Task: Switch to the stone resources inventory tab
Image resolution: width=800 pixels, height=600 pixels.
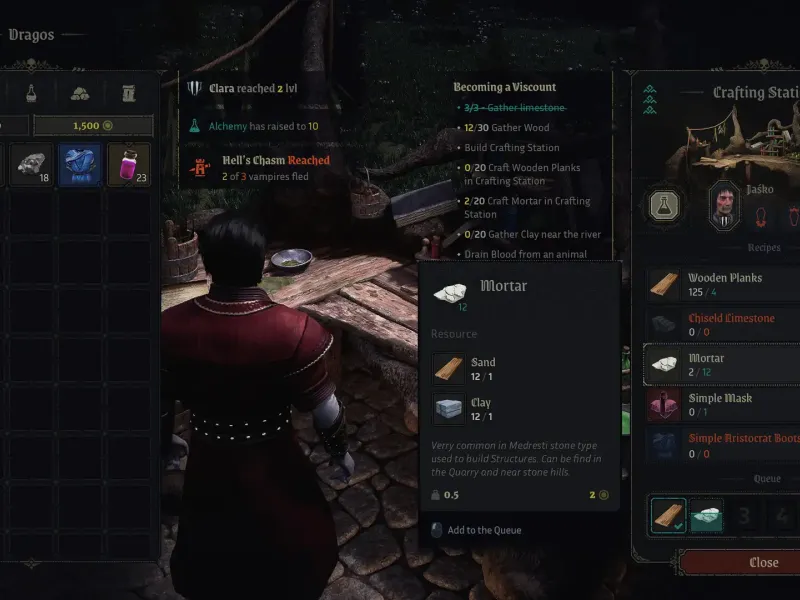Action: point(80,94)
